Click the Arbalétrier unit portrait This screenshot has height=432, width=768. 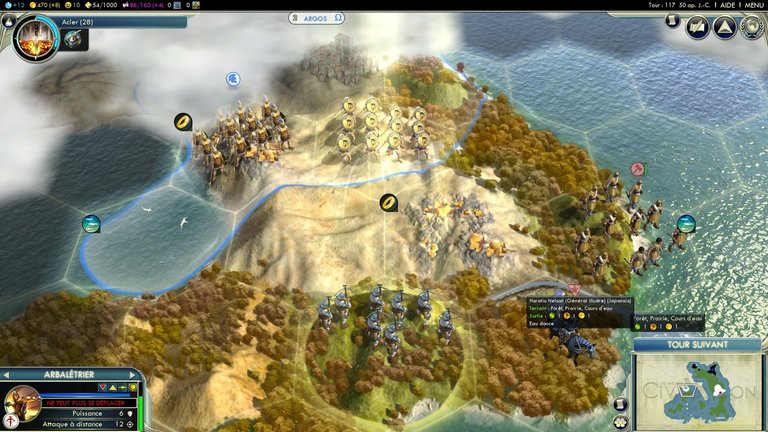coord(22,404)
